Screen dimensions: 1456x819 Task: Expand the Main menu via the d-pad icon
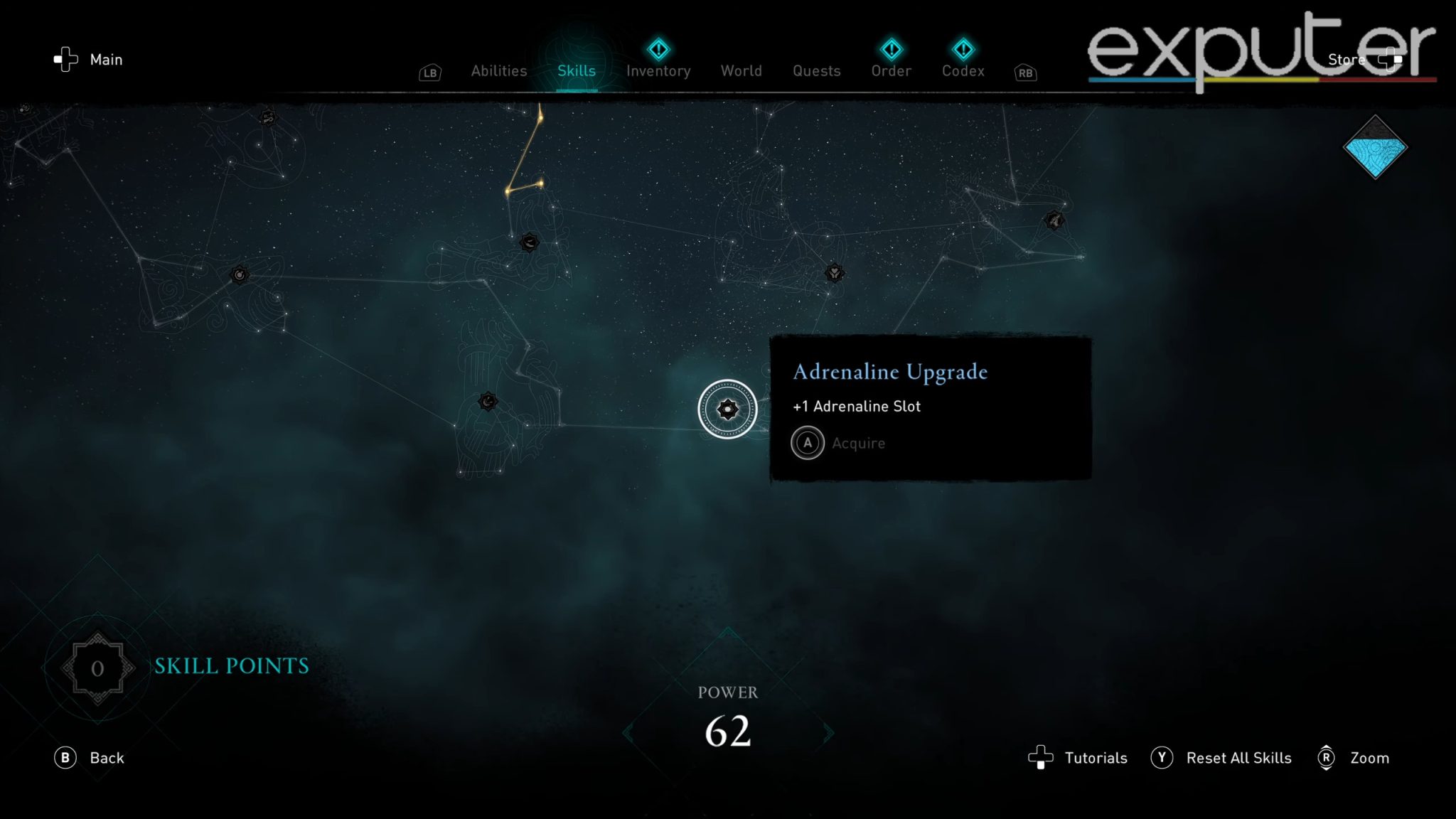pos(66,60)
